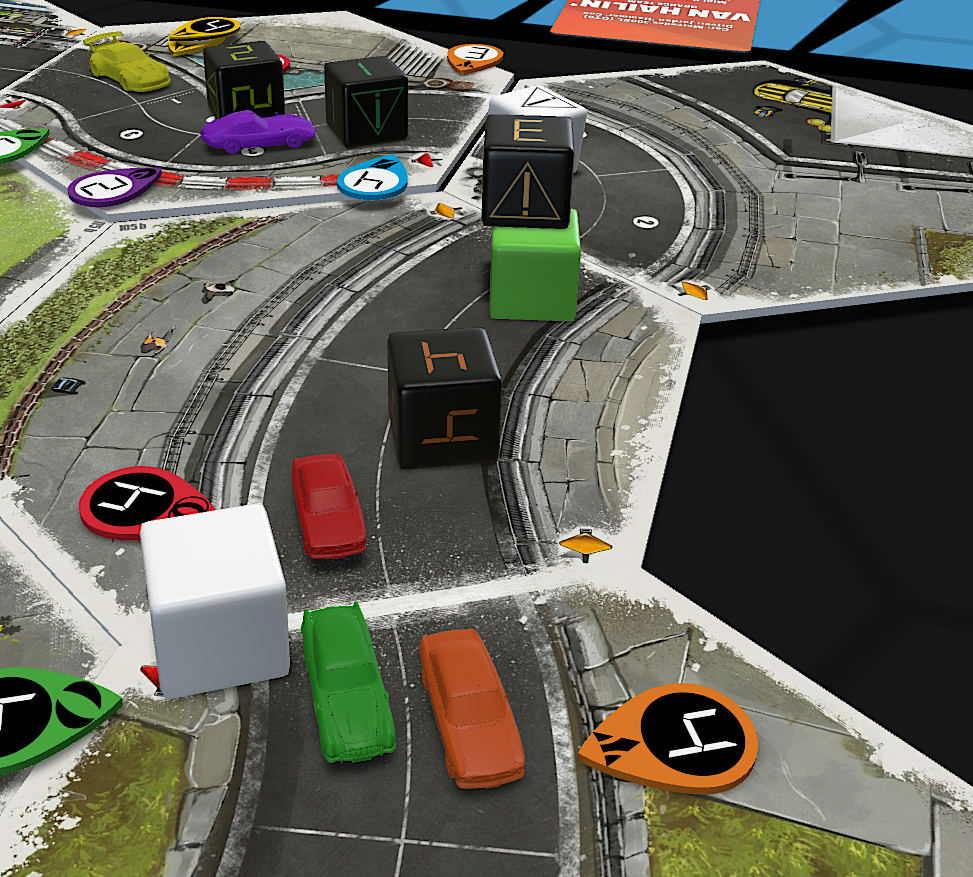Choose the orange teardrop gear token
This screenshot has height=877, width=973.
pyautogui.click(x=670, y=733)
